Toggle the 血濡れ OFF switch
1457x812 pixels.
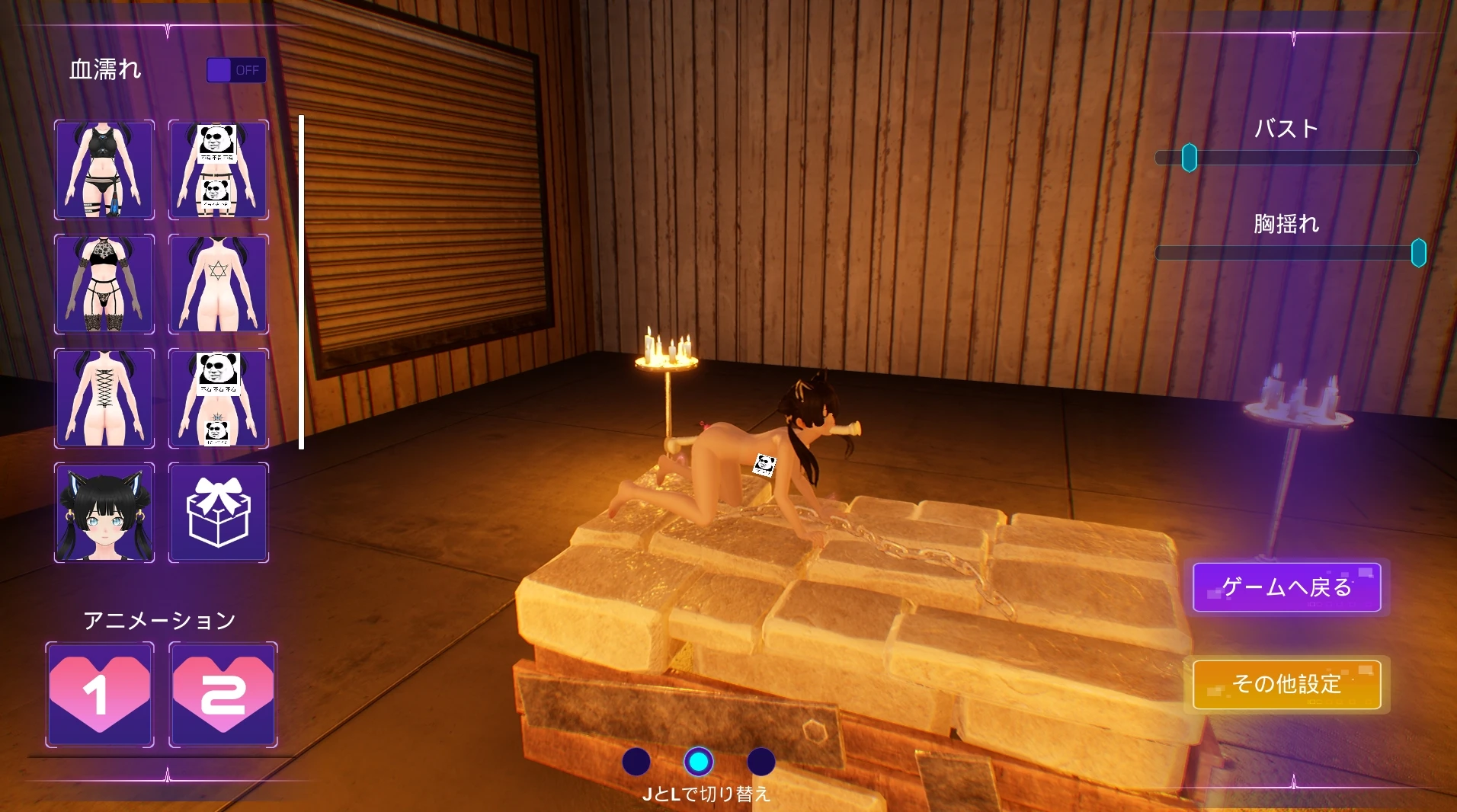click(236, 70)
